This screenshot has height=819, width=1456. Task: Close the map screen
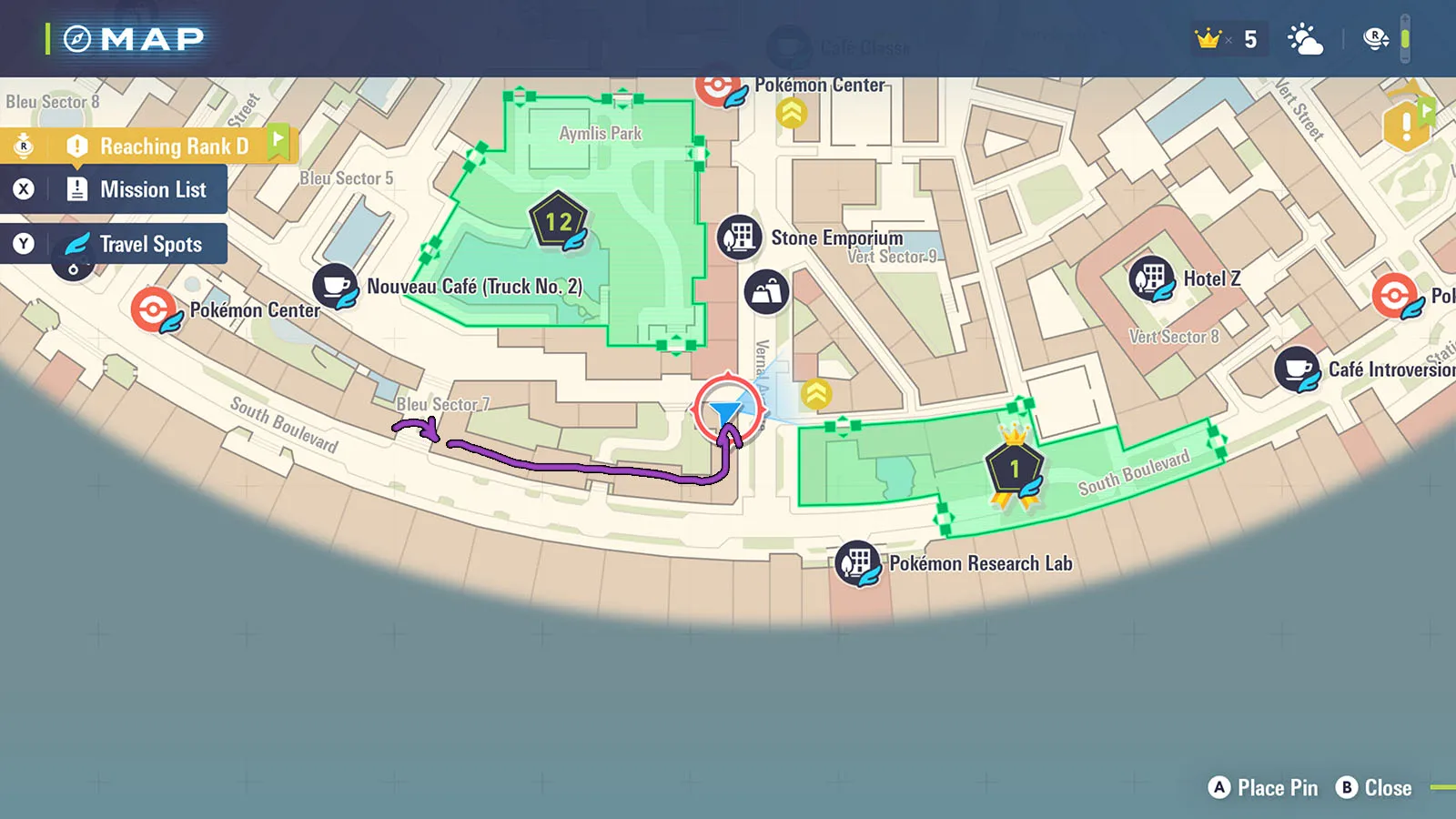(x=1374, y=788)
